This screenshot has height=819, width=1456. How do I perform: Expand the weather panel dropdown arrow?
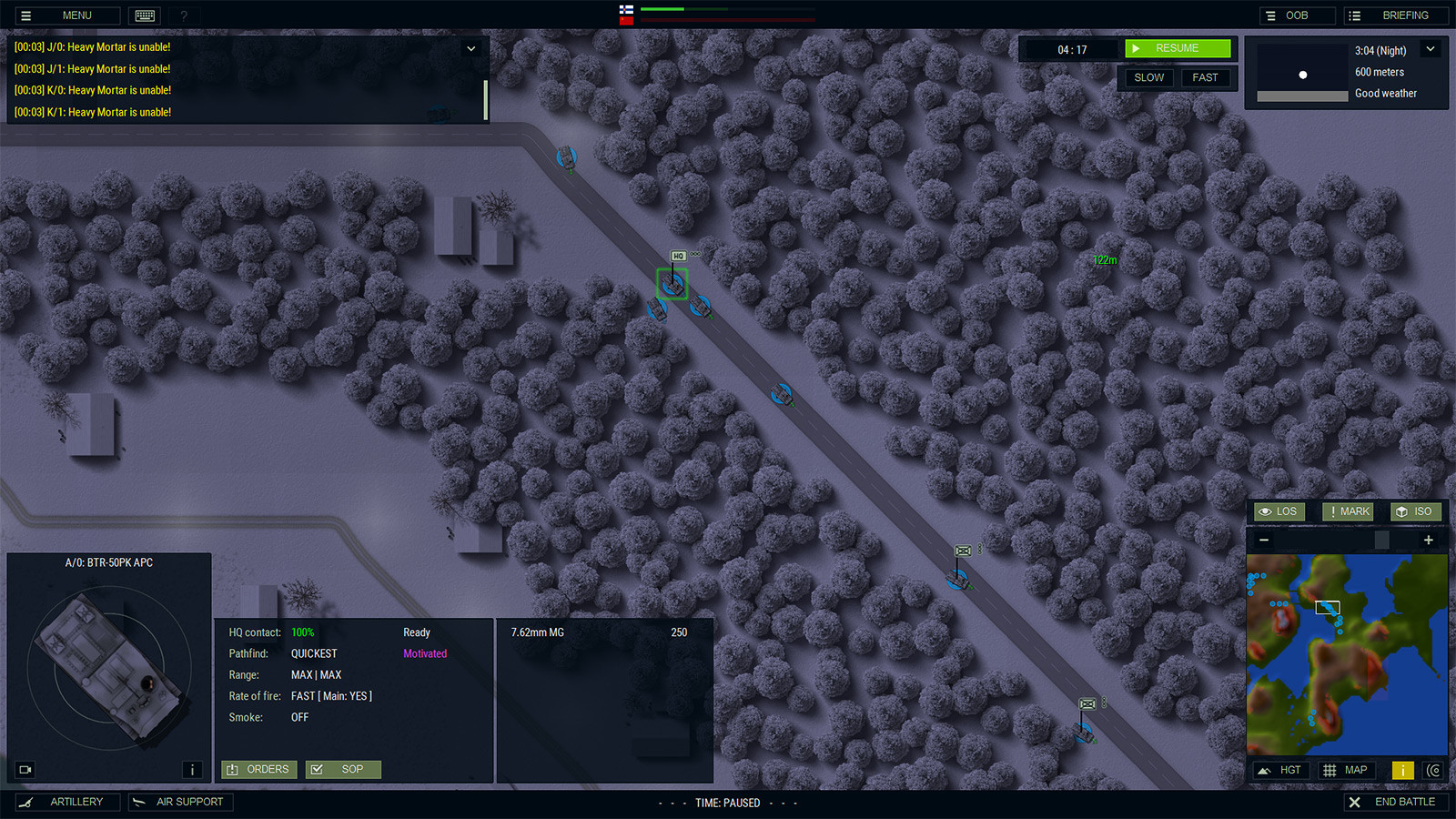point(1429,48)
